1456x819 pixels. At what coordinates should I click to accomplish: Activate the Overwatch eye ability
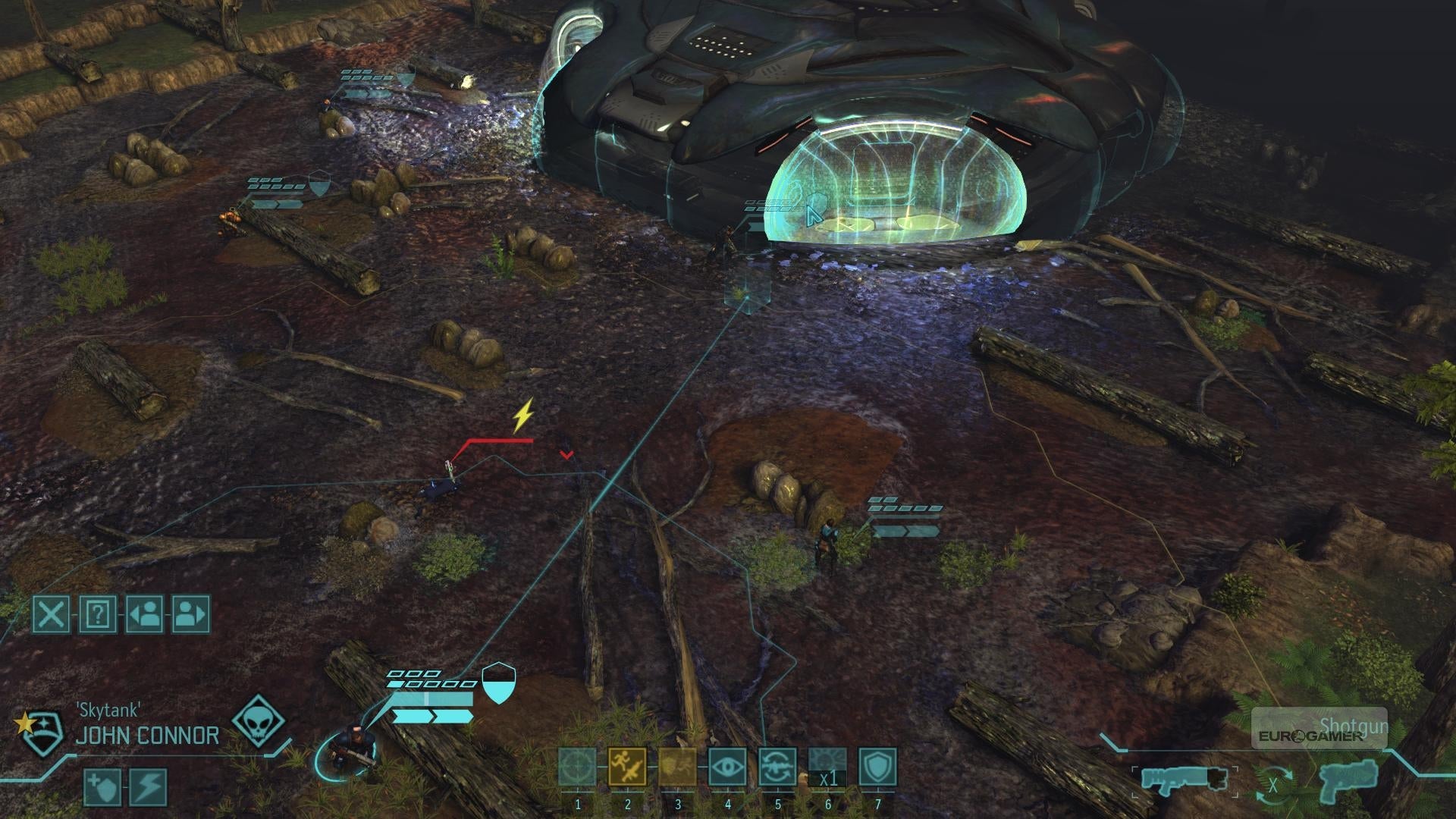click(x=727, y=767)
